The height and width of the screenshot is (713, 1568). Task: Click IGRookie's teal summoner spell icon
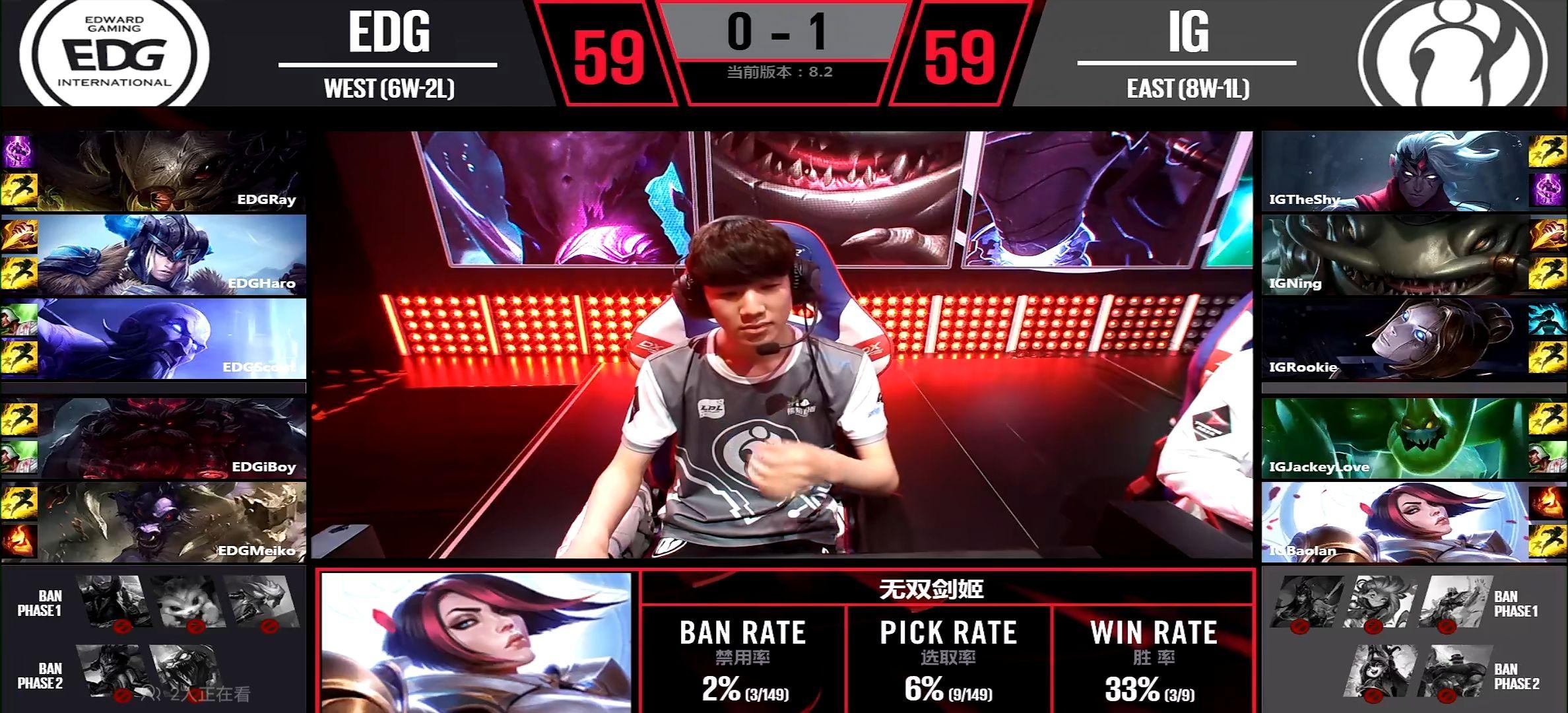click(x=1547, y=320)
